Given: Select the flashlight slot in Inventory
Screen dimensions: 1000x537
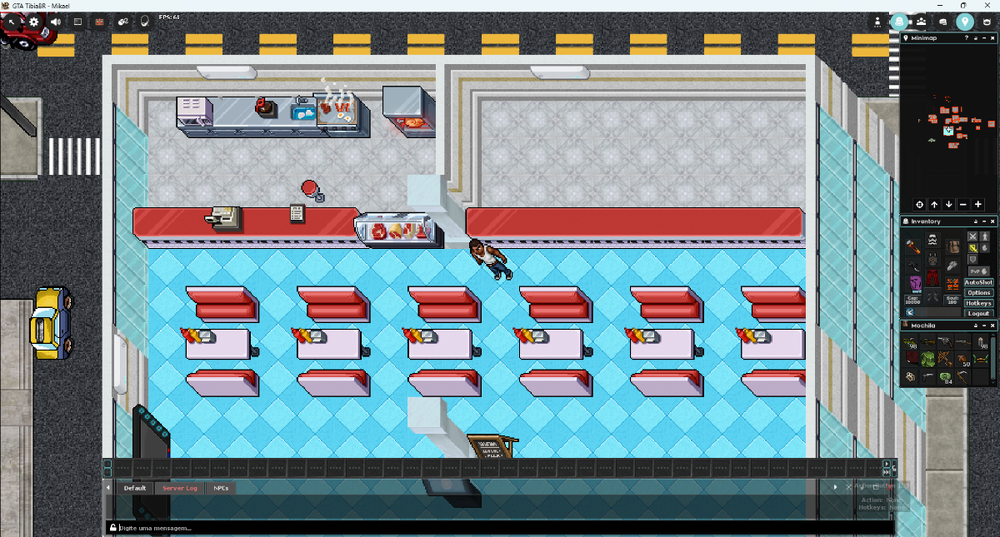Looking at the screenshot, I should pos(914,246).
